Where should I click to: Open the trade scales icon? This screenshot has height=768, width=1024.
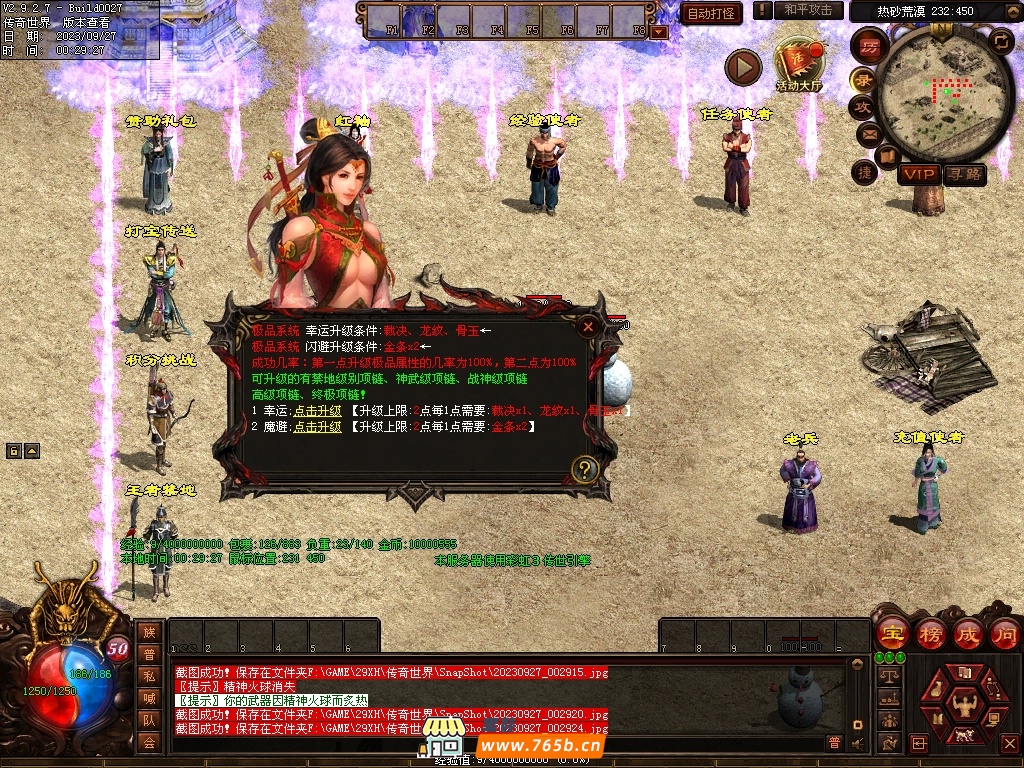[887, 677]
